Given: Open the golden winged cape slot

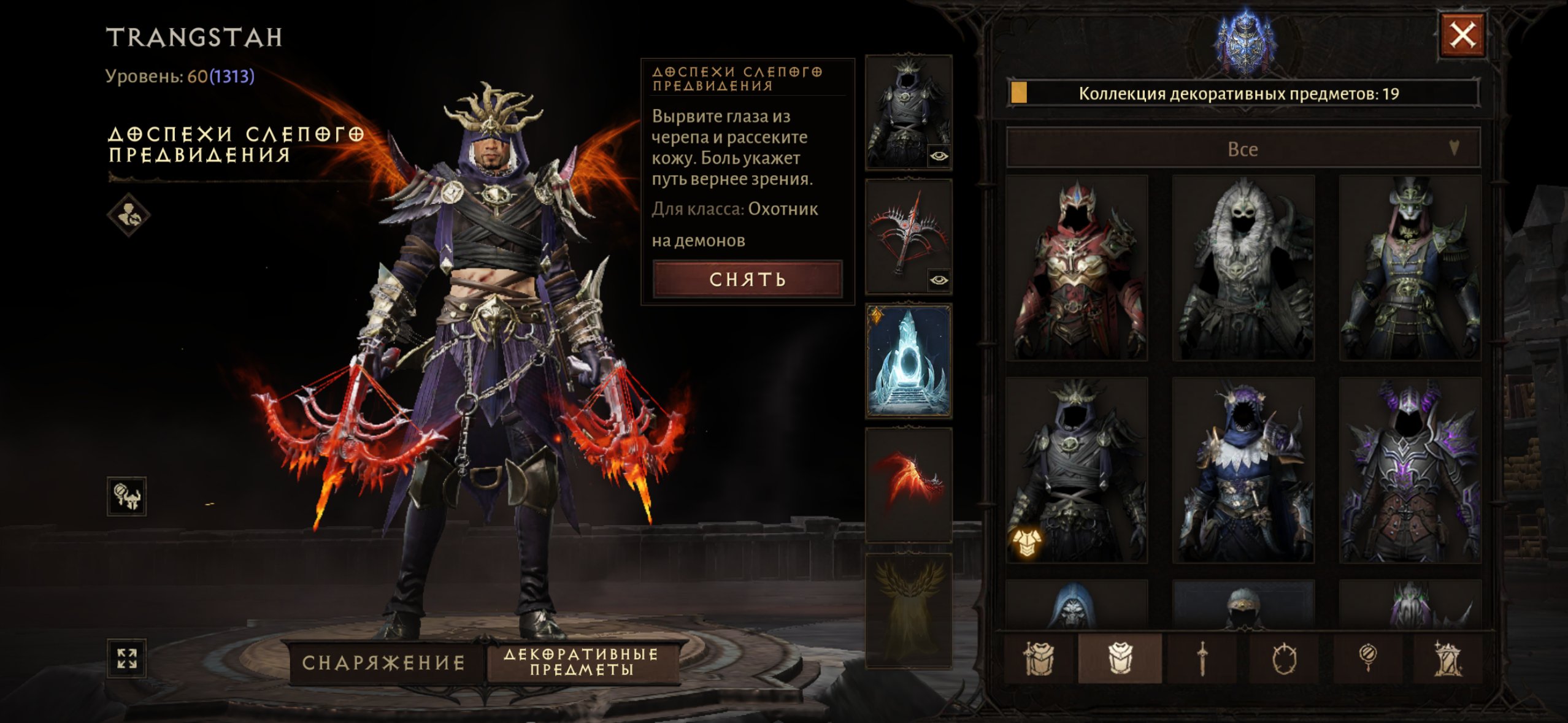Looking at the screenshot, I should point(909,610).
